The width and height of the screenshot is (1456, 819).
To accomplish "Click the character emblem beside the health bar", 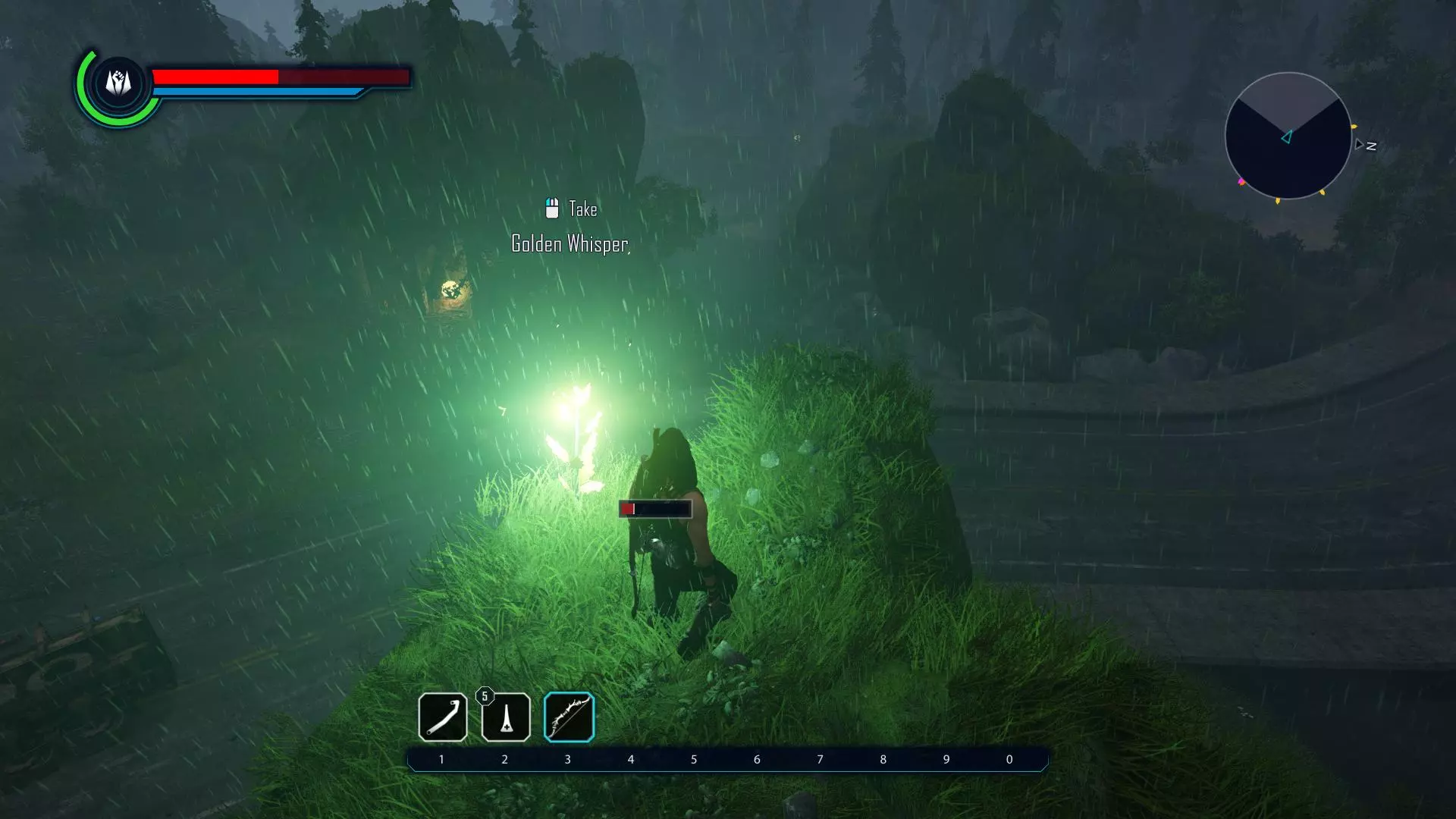I will pyautogui.click(x=118, y=83).
